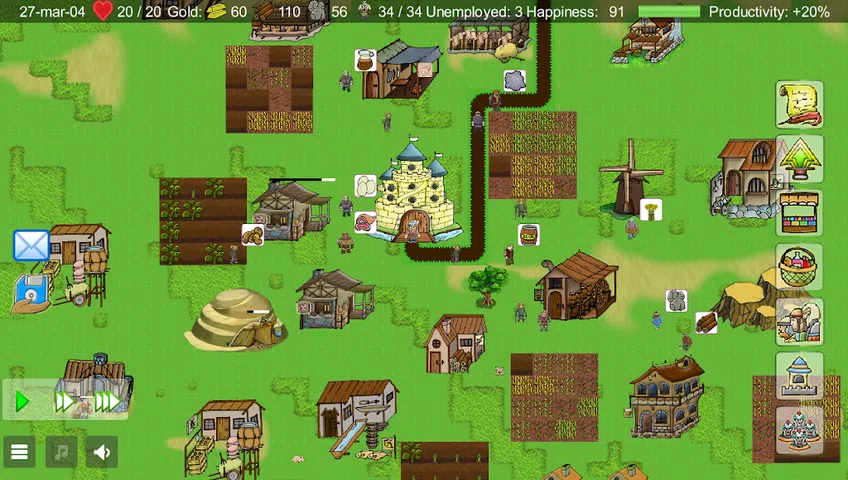The image size is (848, 480).
Task: Open the hamburger main menu
Action: 19,452
